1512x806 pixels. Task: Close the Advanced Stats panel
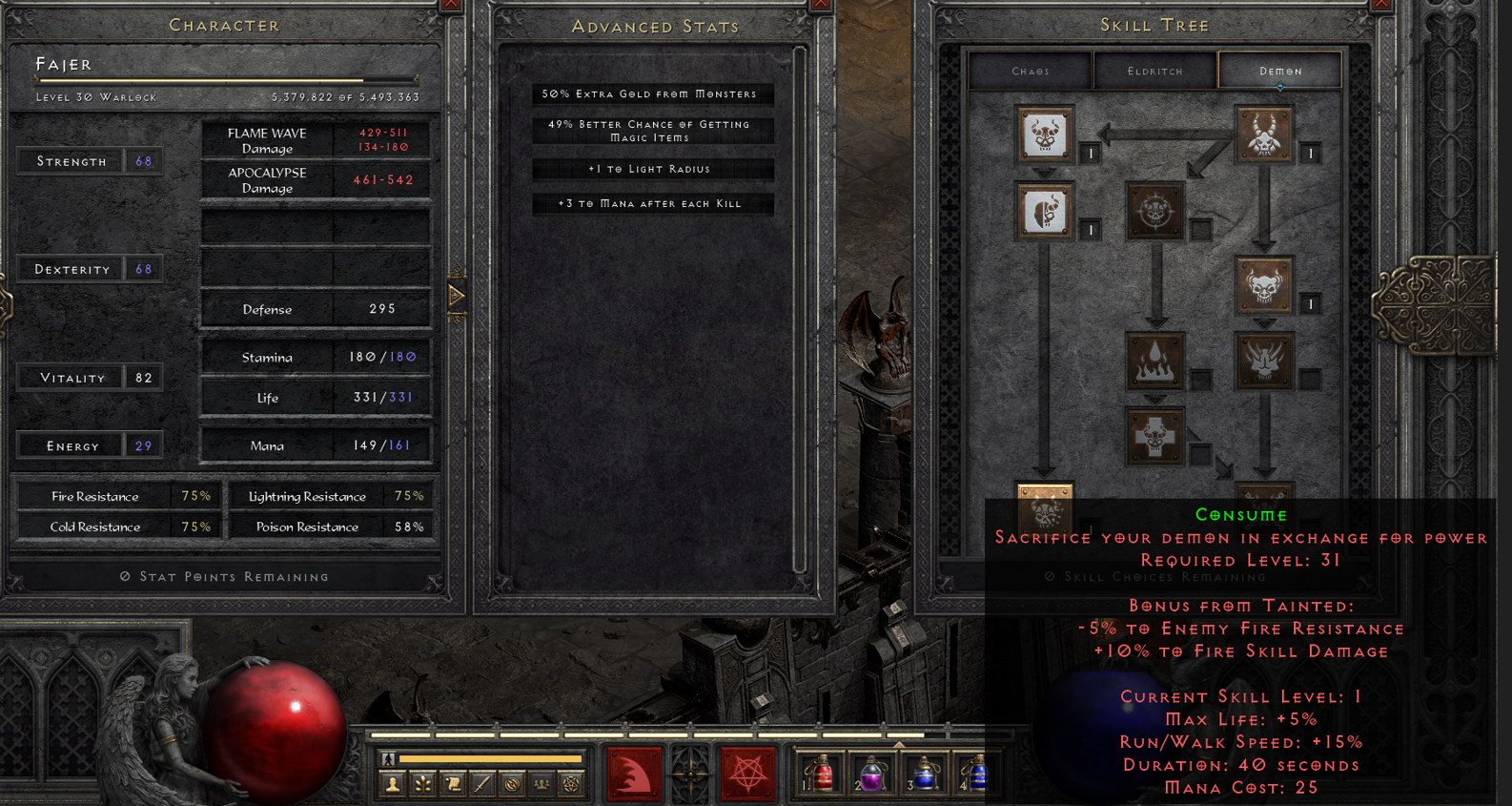point(821,6)
